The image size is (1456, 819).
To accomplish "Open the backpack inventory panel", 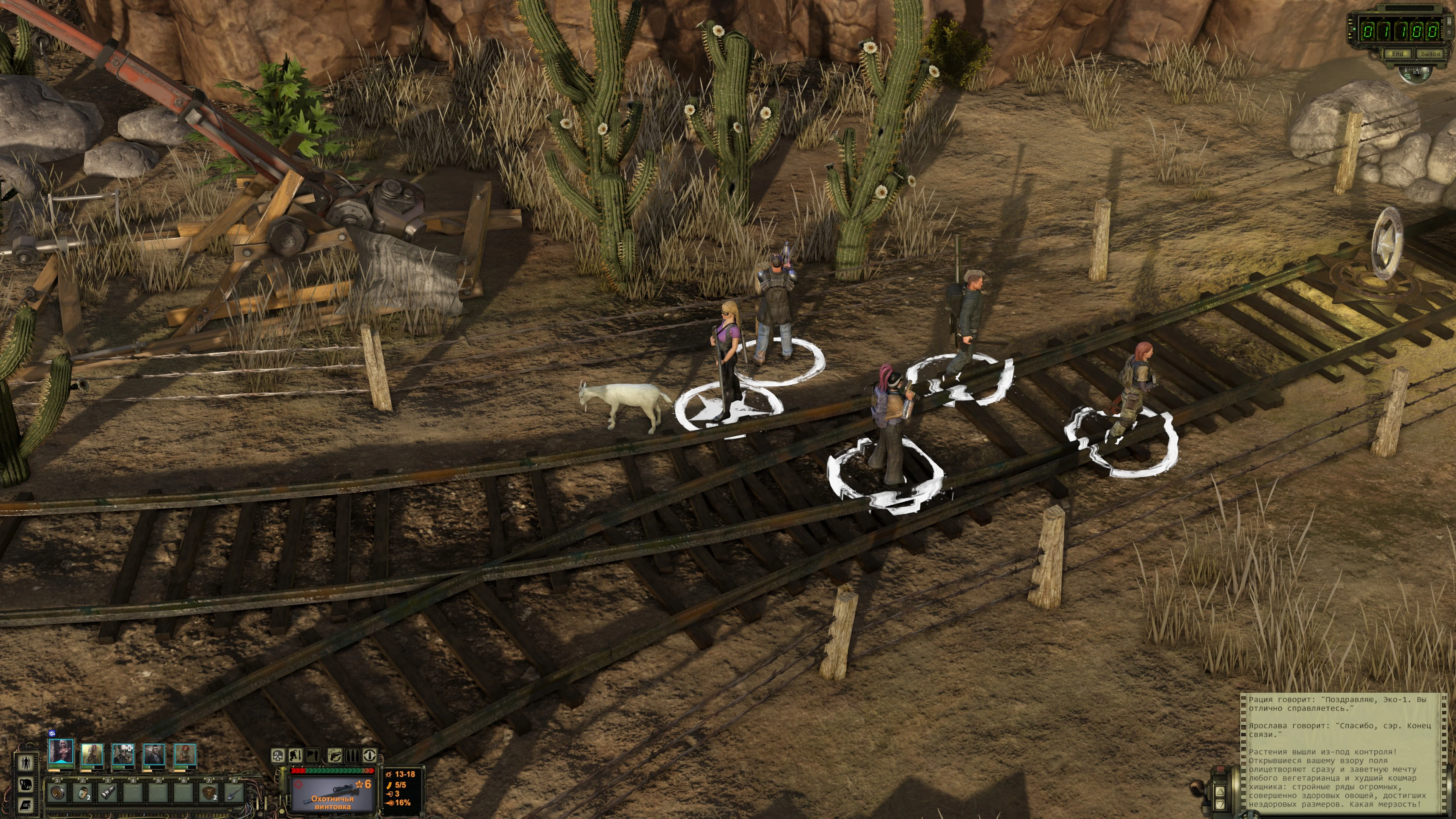I will tap(26, 784).
